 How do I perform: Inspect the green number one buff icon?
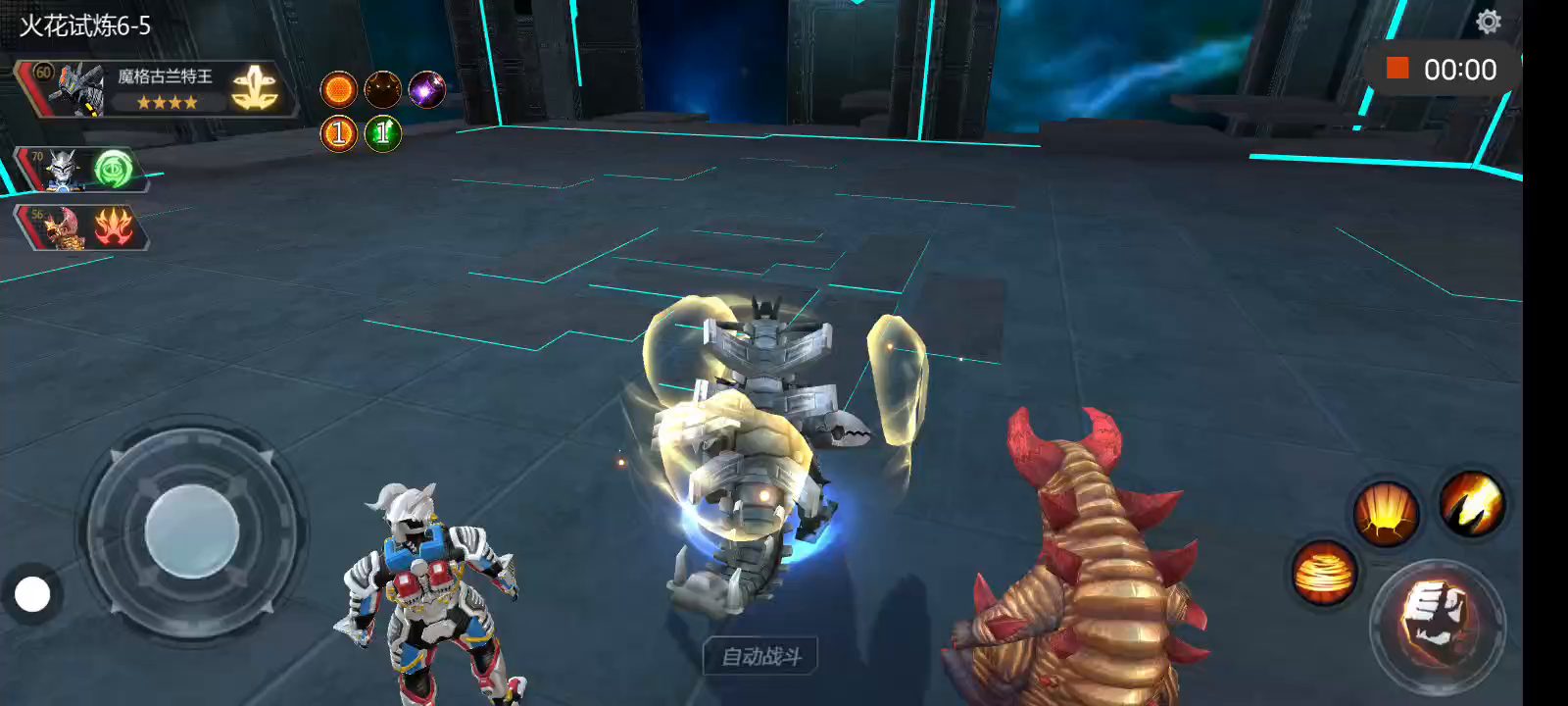(382, 133)
